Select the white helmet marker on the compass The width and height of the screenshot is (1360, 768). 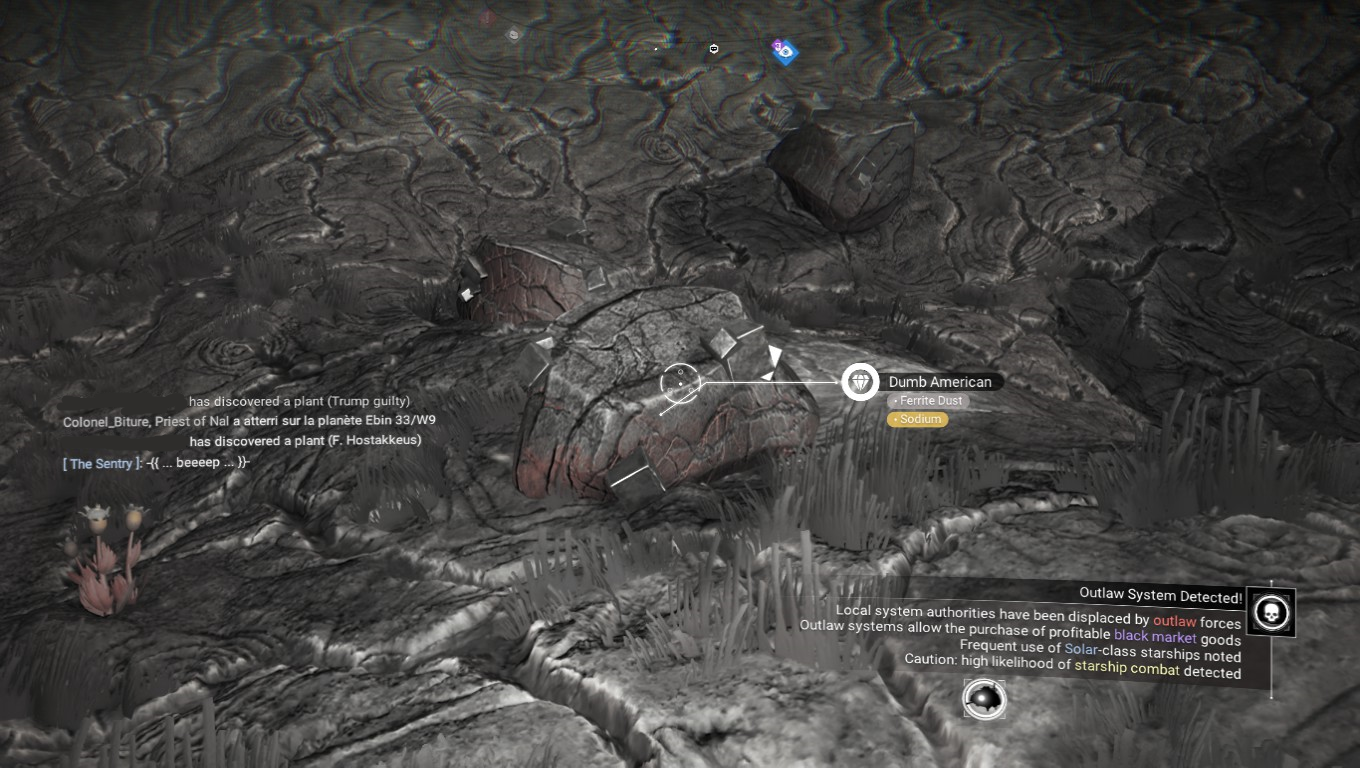pos(714,48)
